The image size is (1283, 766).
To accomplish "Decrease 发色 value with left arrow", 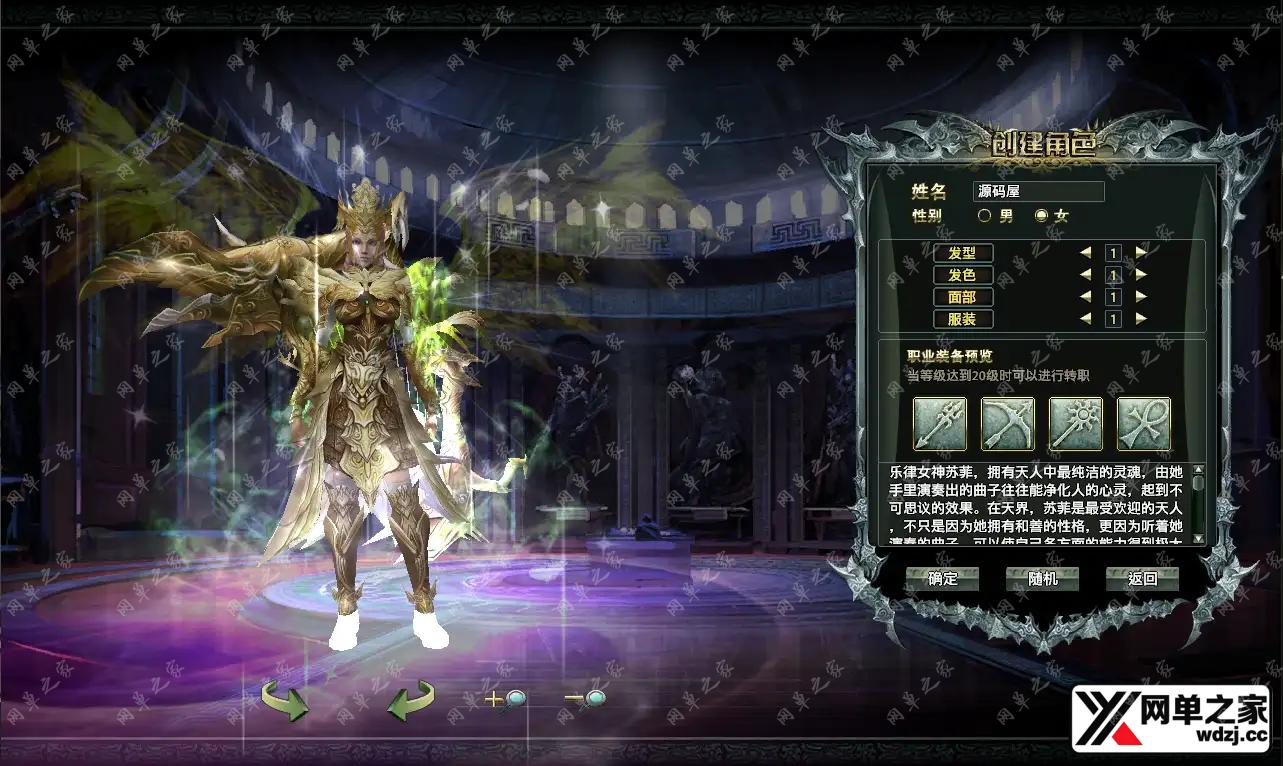I will click(1086, 274).
